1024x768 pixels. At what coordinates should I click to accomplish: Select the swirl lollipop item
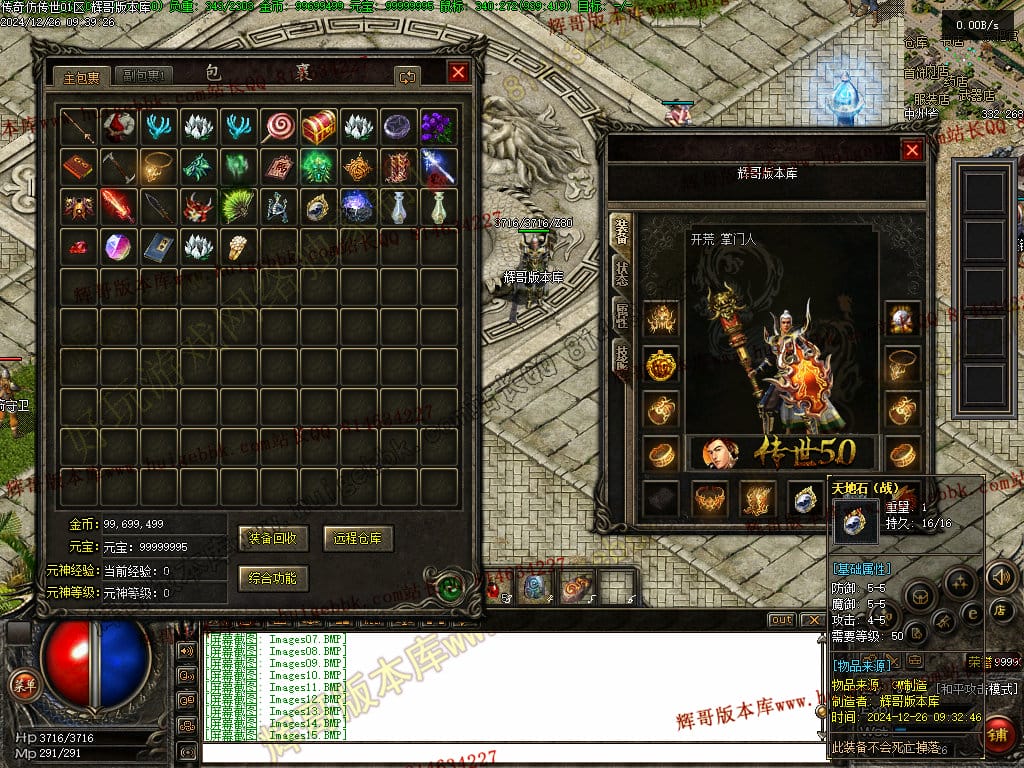[x=278, y=127]
